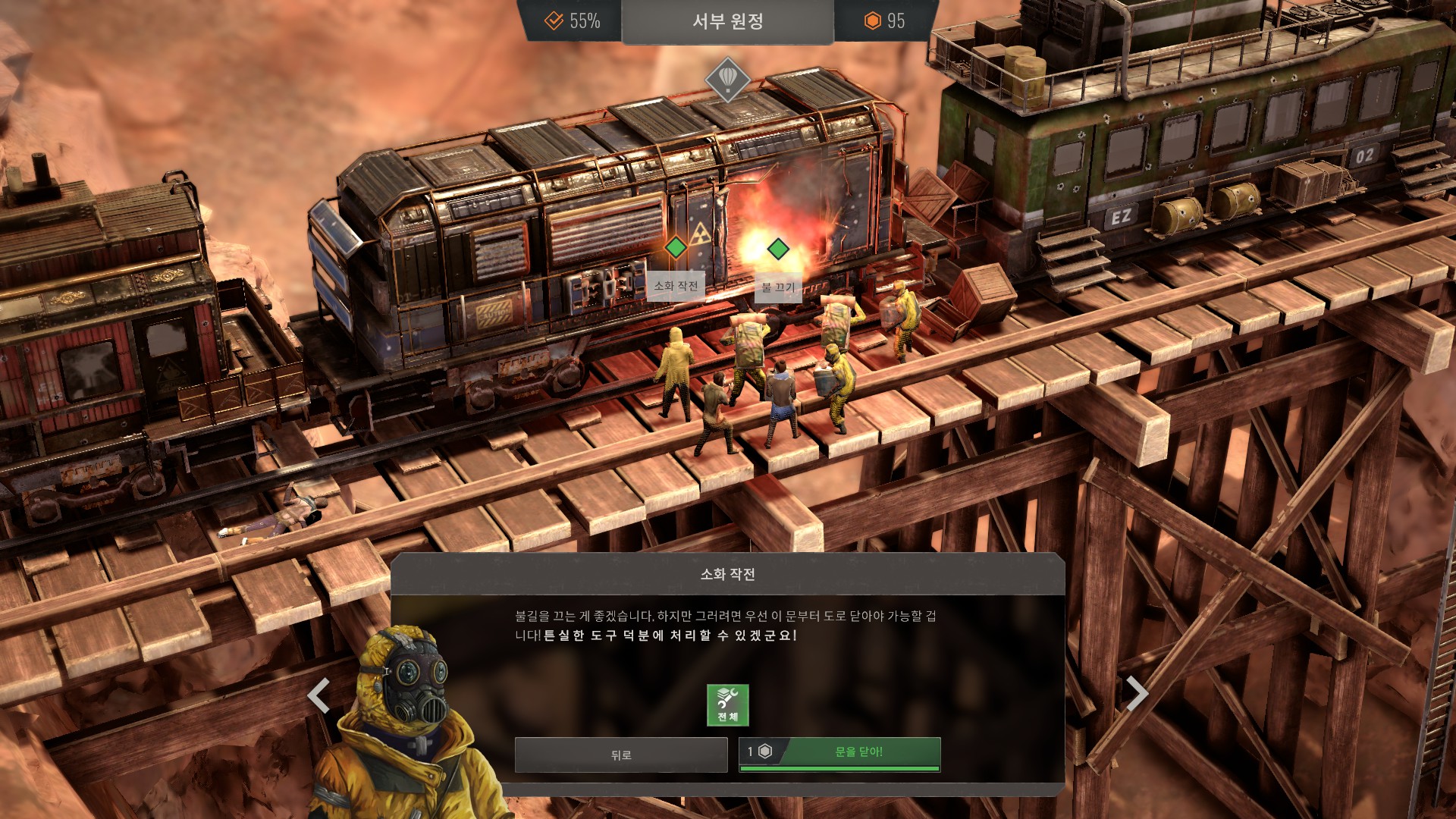
Task: Click the balloon marker above the train
Action: point(727,78)
